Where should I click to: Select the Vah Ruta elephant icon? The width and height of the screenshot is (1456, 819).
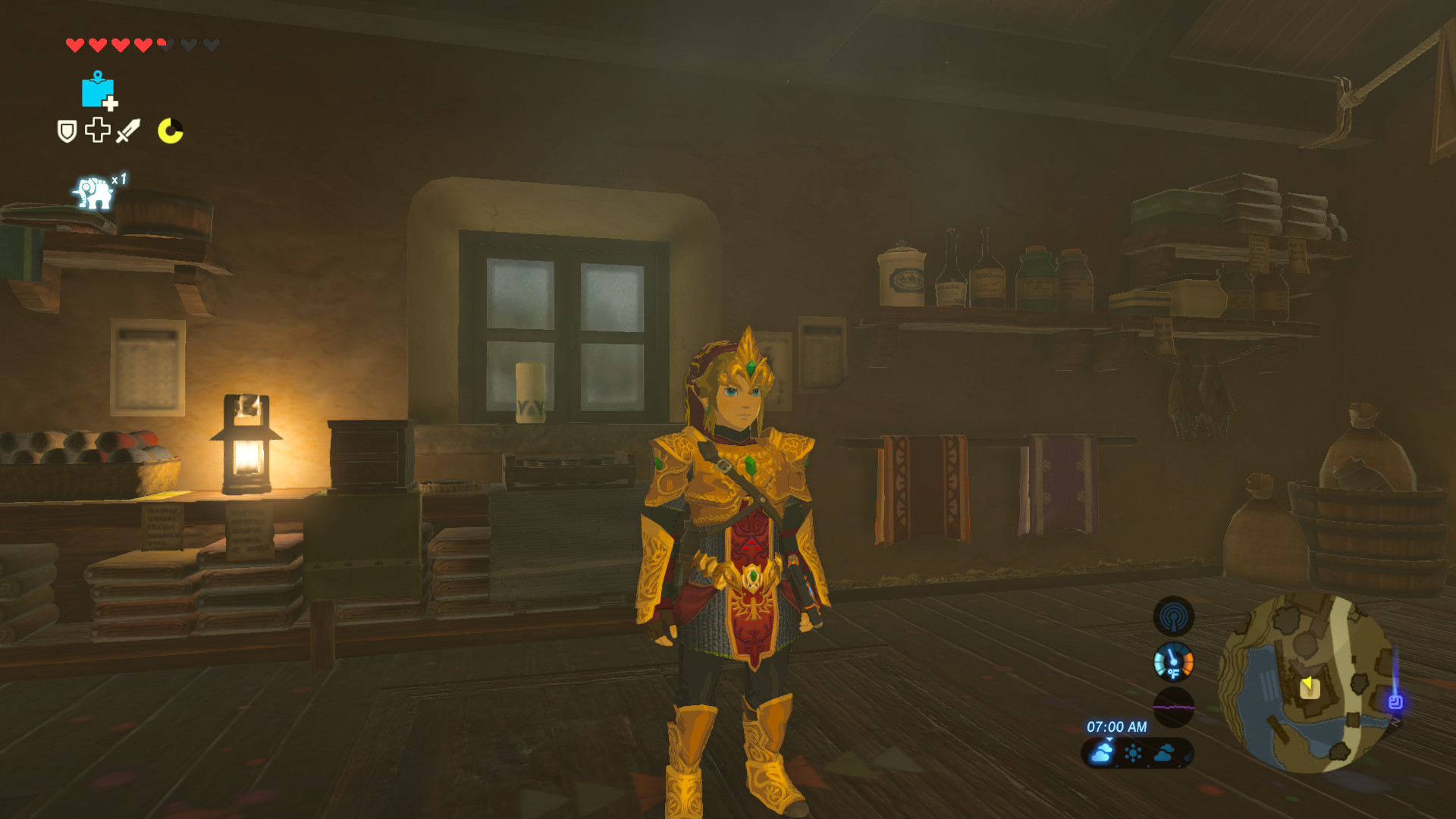pyautogui.click(x=93, y=191)
